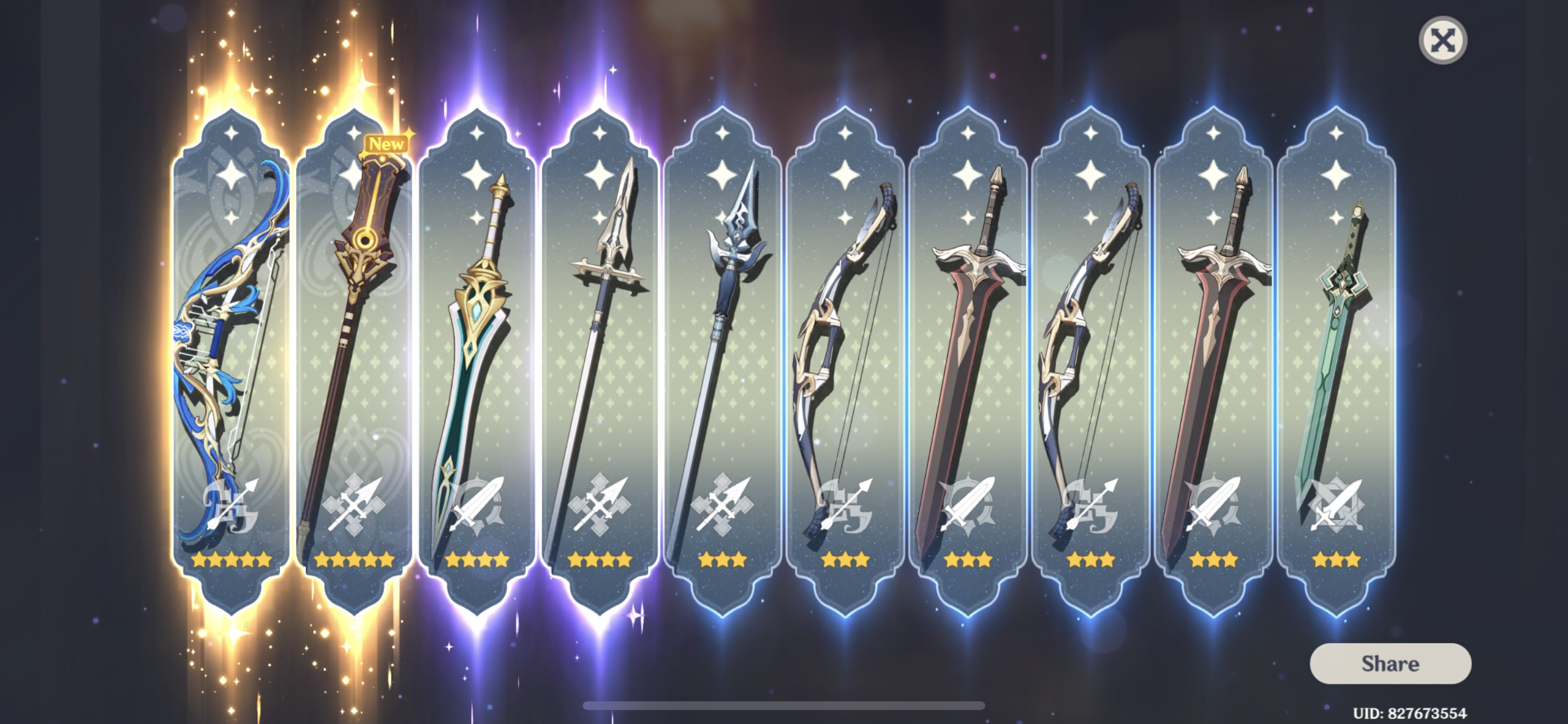Click the New badge on the polearm card
This screenshot has width=1568, height=724.
[387, 143]
